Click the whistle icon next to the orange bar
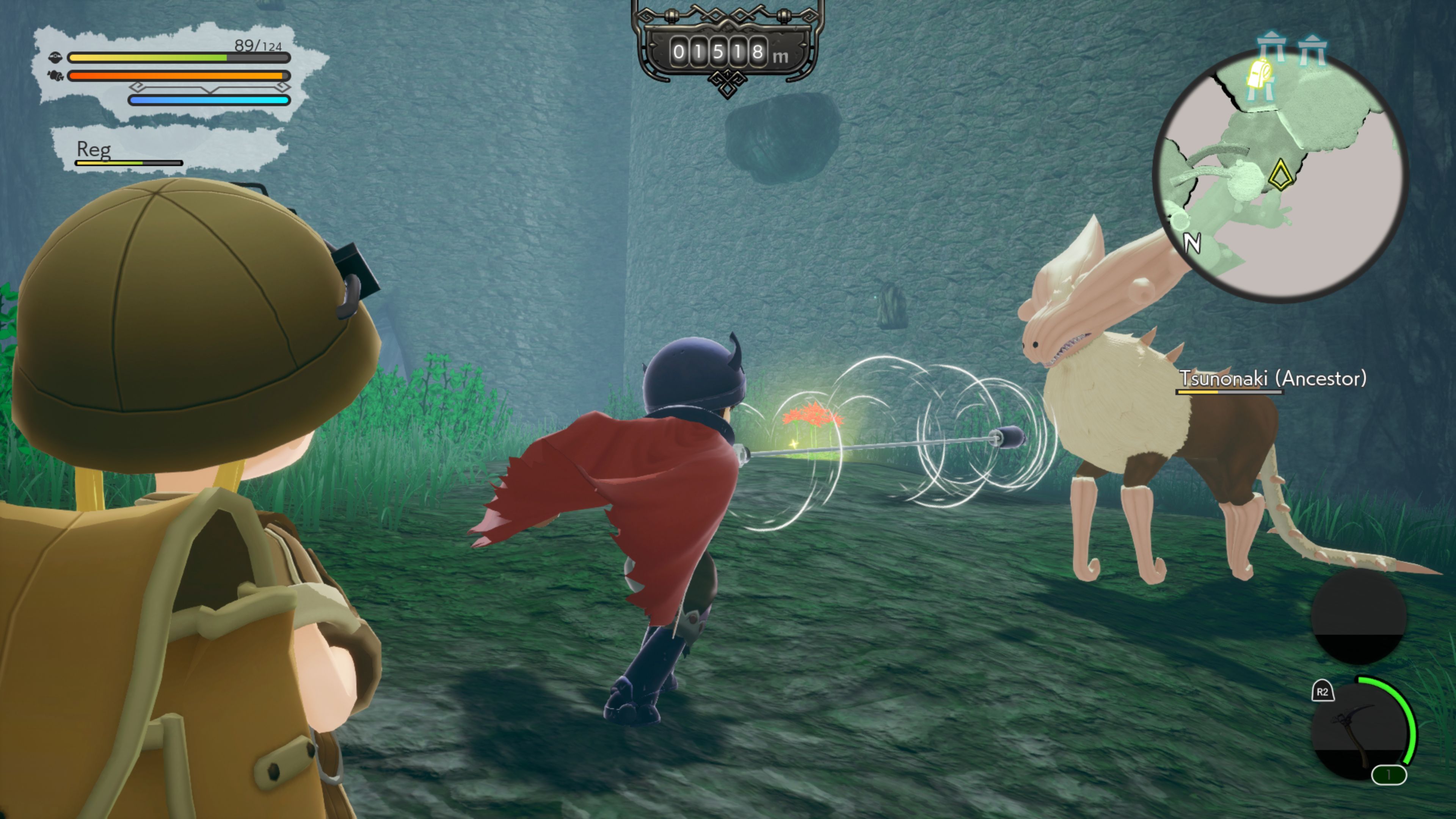Screen dimensions: 1456x819 (x=55, y=76)
